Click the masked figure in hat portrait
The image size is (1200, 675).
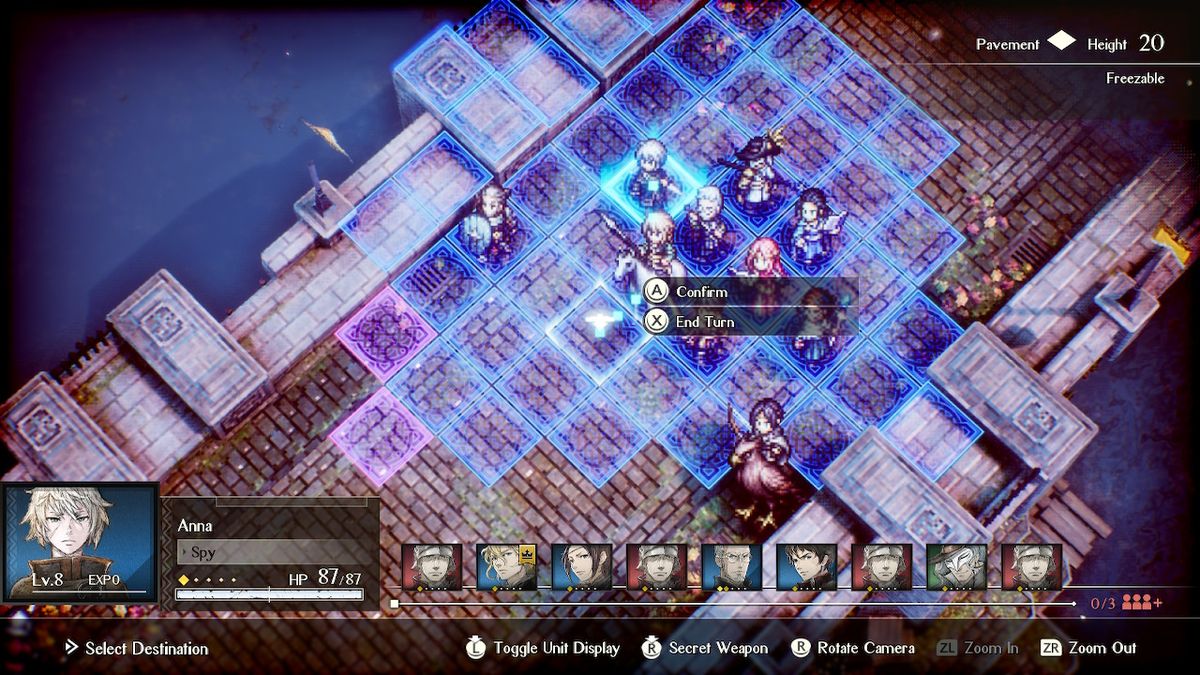click(956, 567)
